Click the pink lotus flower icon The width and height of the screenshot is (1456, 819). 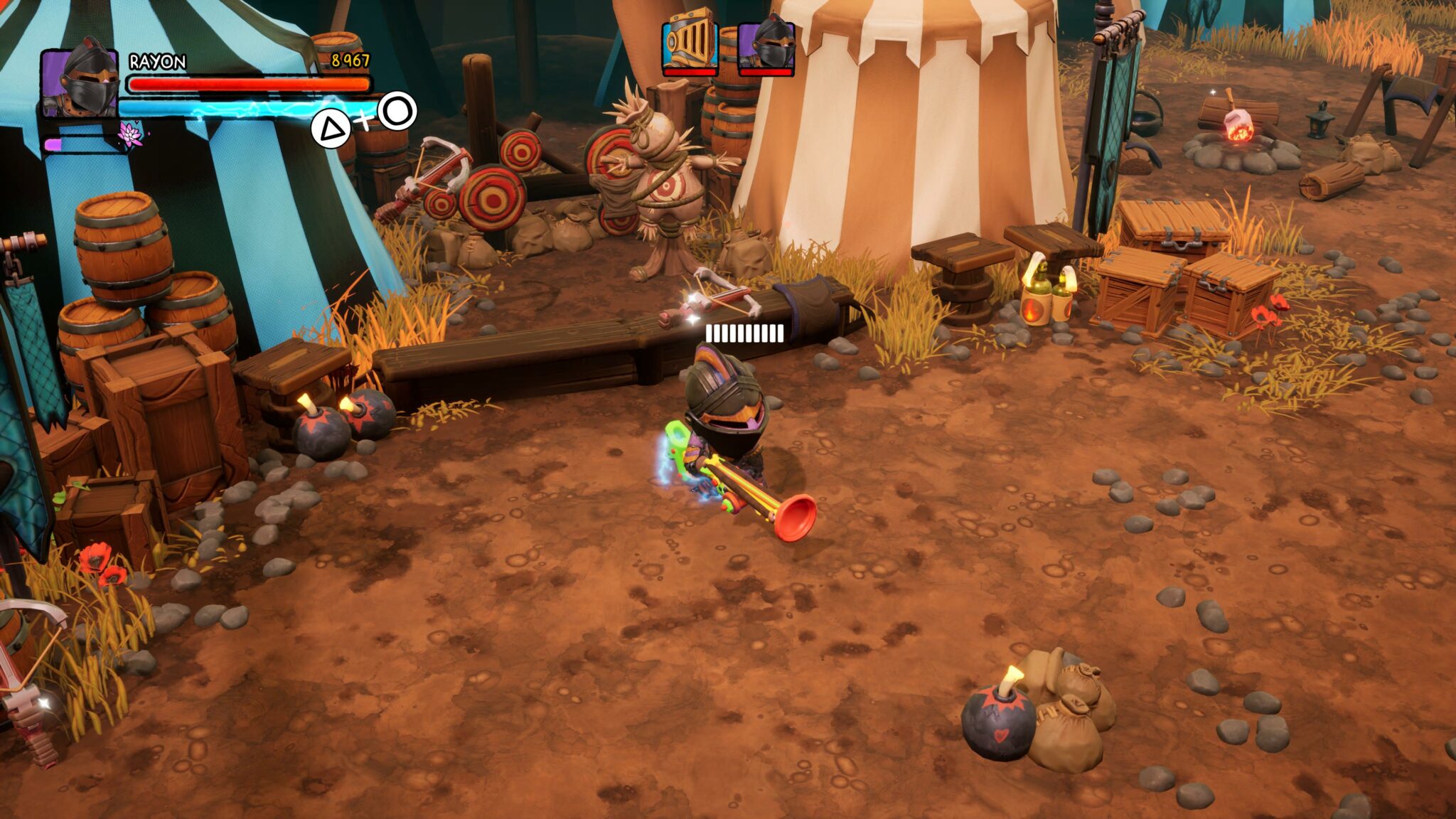click(130, 134)
